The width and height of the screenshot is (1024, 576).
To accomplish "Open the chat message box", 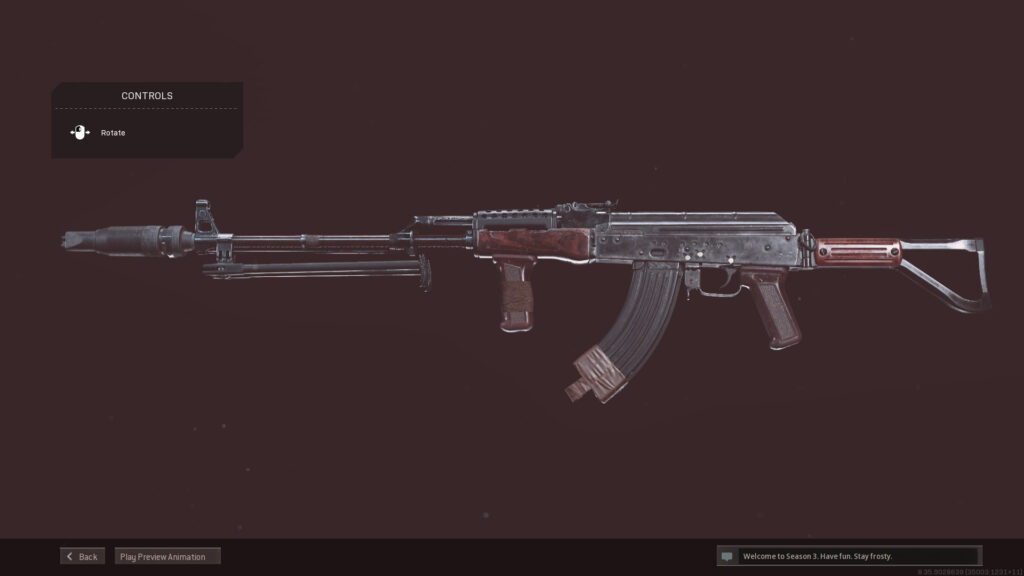I will (849, 556).
